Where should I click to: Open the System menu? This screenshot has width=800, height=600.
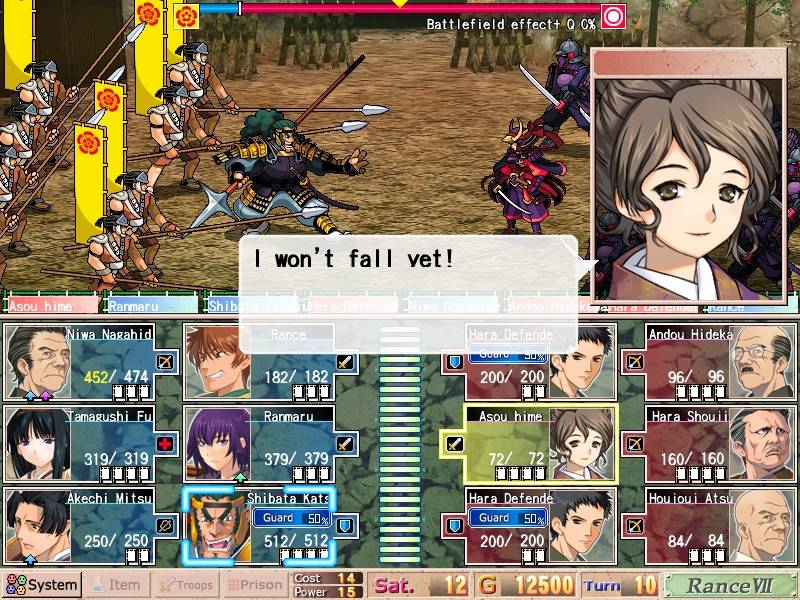pos(42,585)
